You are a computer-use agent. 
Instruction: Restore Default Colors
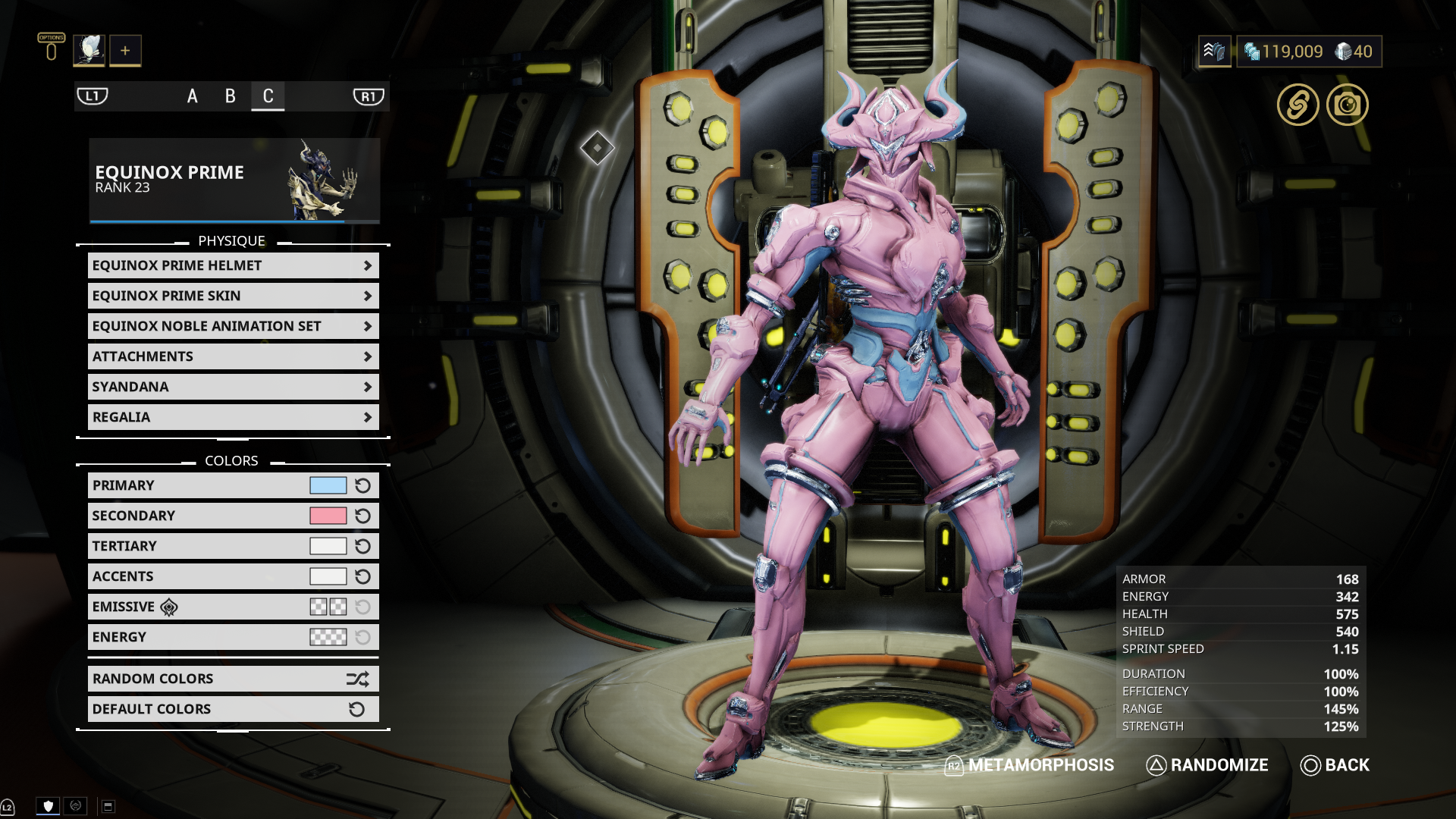click(x=233, y=709)
